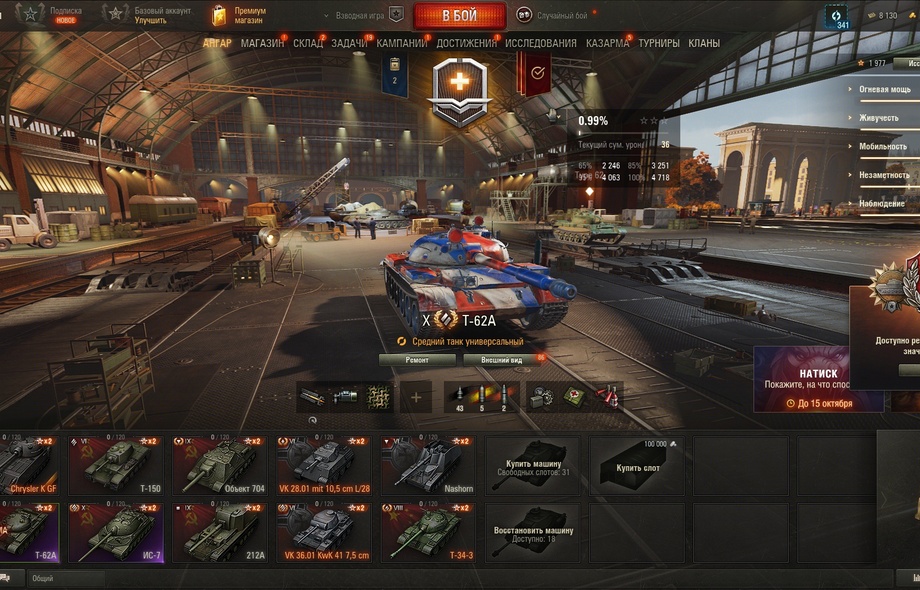This screenshot has width=920, height=590.
Task: Open the МАГАЗИН tab
Action: coord(262,43)
